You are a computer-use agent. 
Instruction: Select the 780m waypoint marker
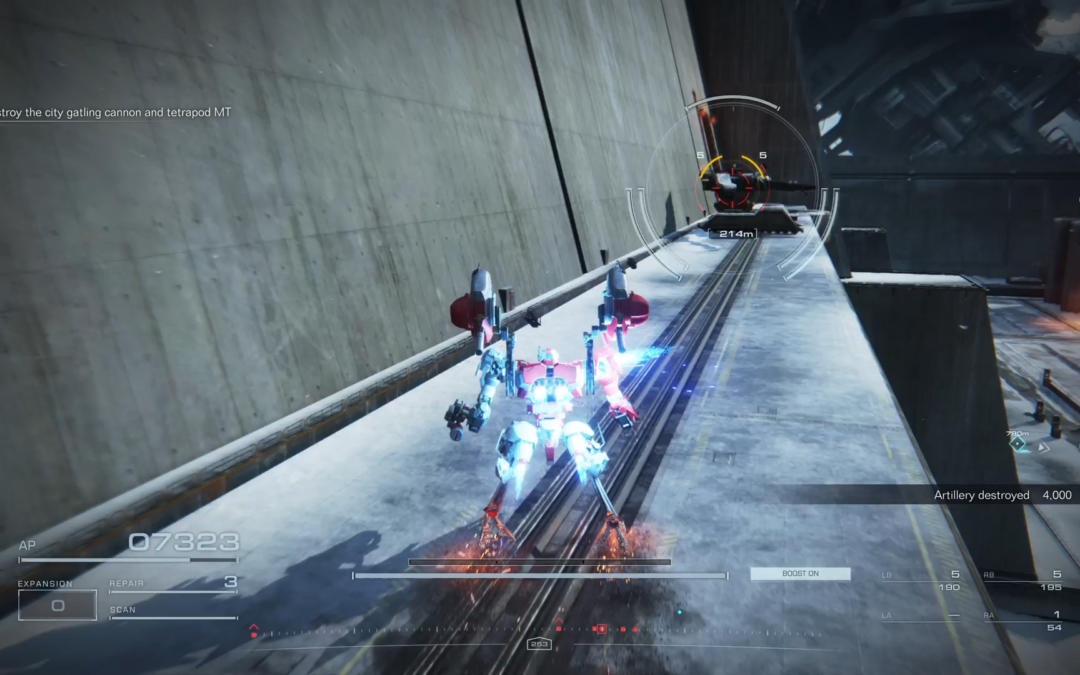coord(1018,443)
